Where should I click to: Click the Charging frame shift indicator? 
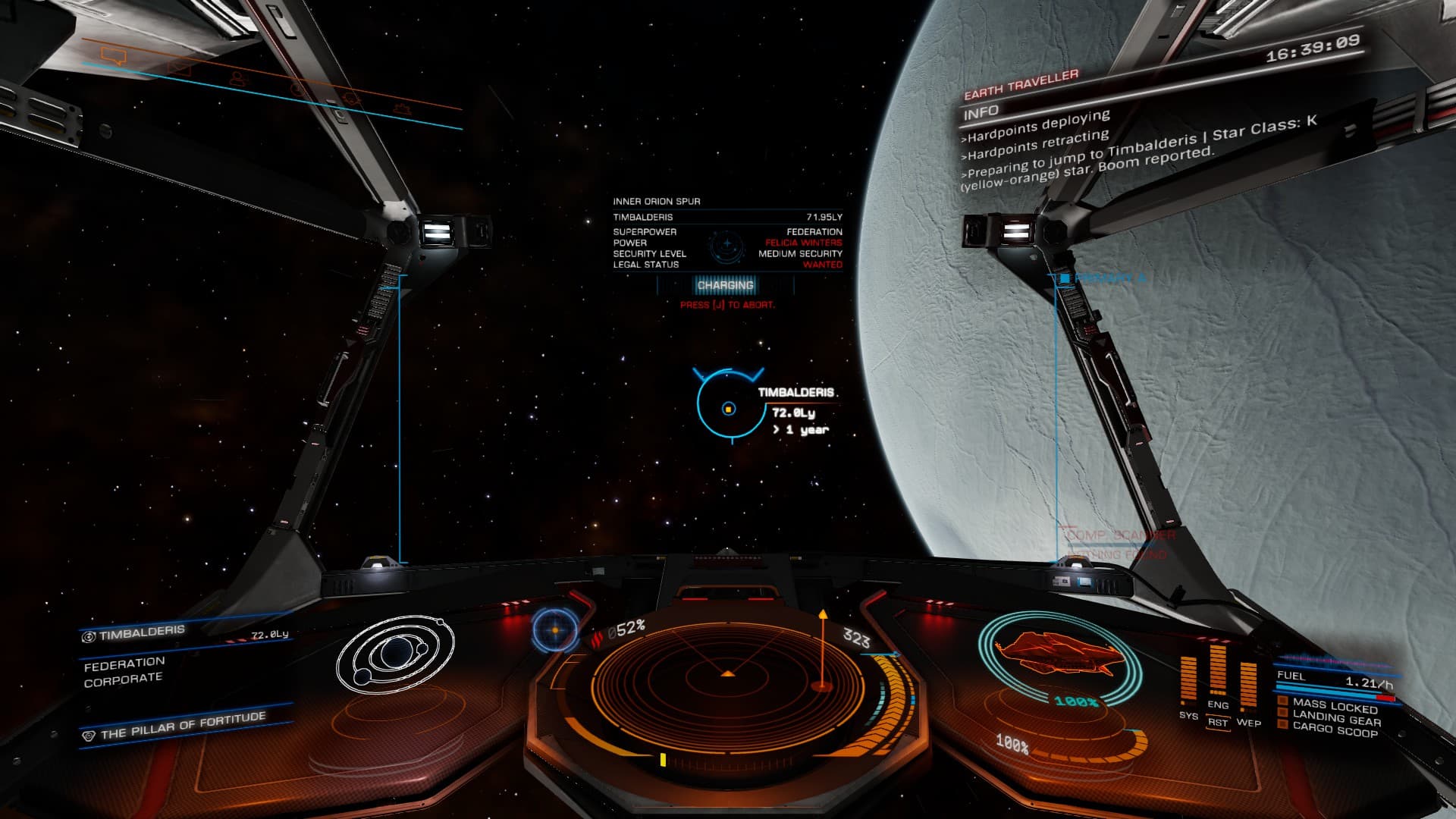(x=726, y=286)
